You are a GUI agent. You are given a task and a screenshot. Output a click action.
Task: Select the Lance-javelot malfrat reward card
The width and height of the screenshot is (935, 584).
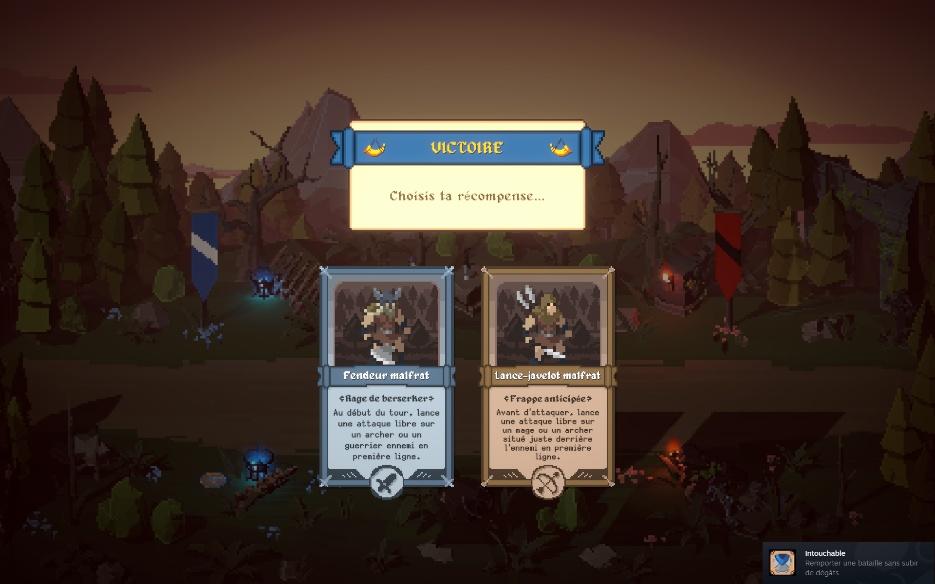548,380
